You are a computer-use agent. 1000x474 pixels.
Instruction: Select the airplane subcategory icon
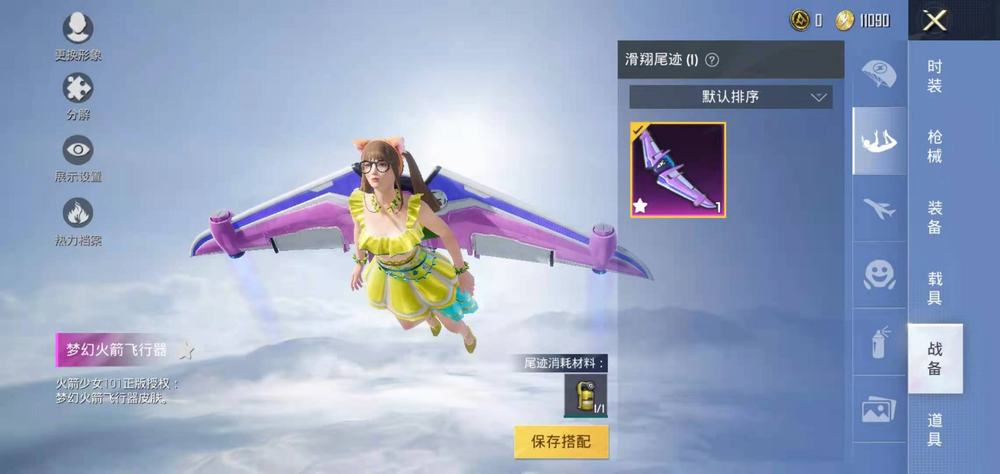click(879, 209)
